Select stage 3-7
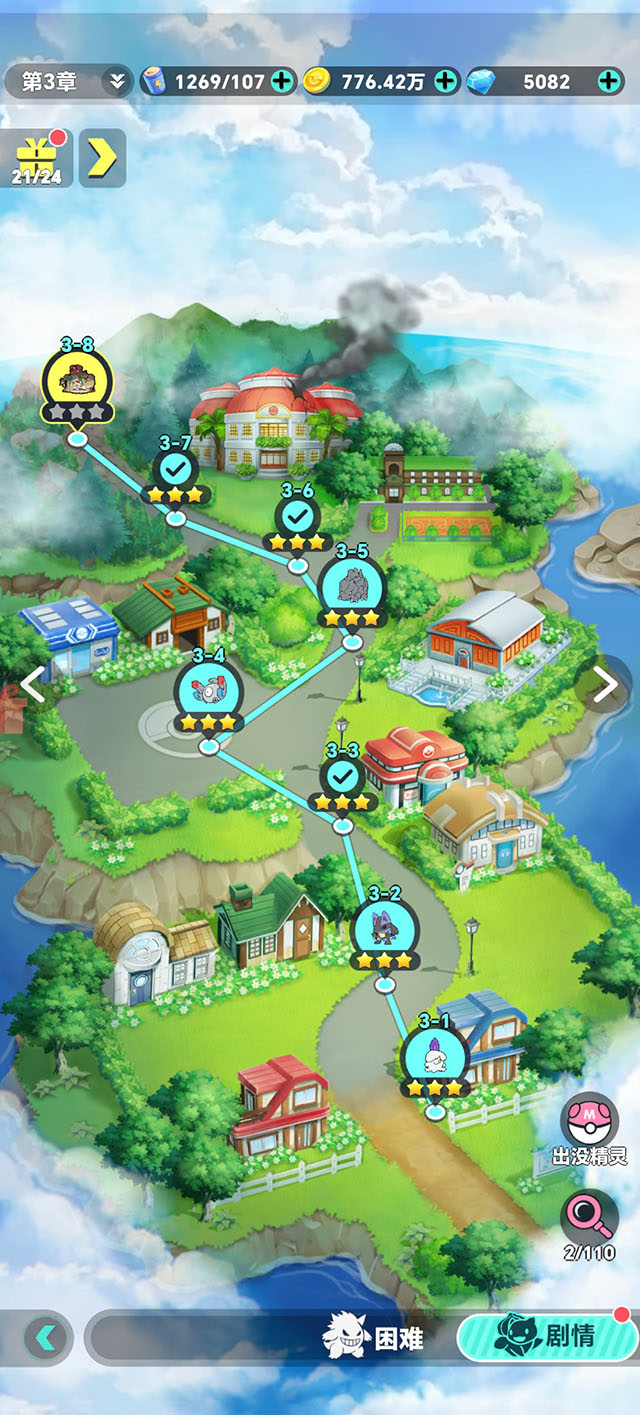 tap(175, 468)
